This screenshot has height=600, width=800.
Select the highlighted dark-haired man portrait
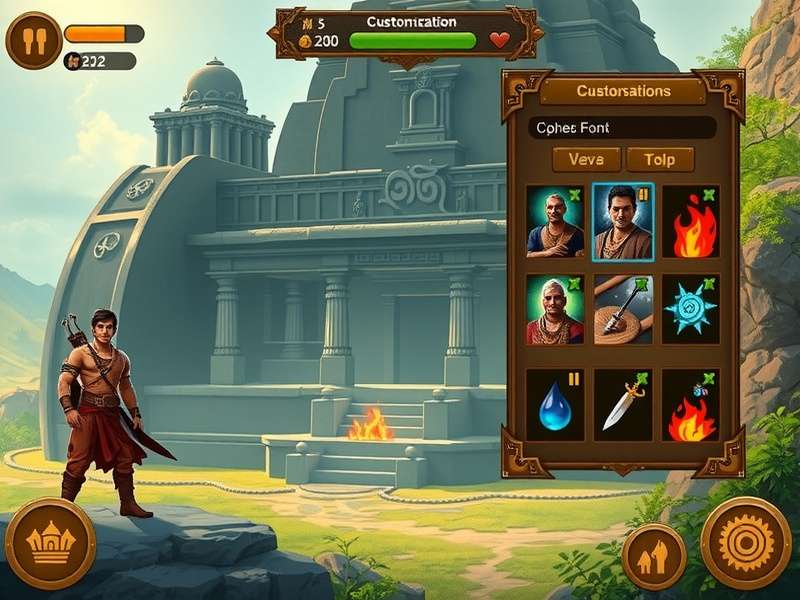pos(622,221)
